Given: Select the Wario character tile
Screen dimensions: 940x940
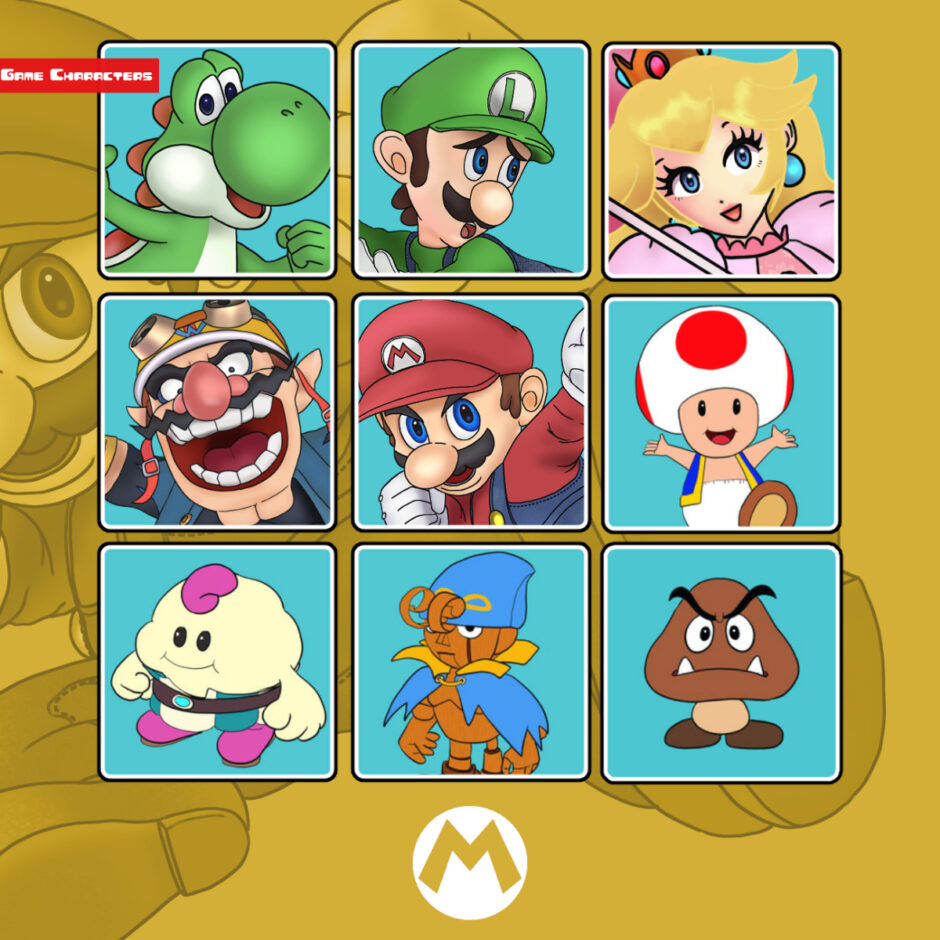Looking at the screenshot, I should tap(217, 411).
